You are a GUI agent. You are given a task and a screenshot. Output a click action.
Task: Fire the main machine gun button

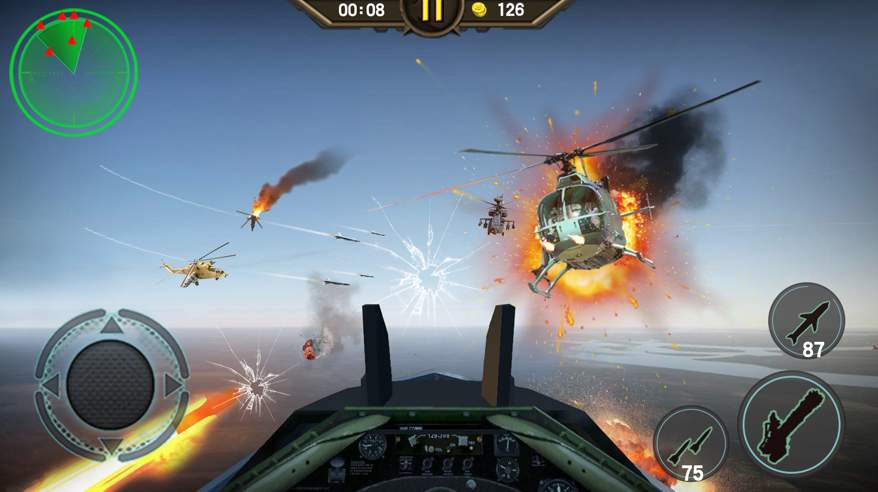pos(790,422)
